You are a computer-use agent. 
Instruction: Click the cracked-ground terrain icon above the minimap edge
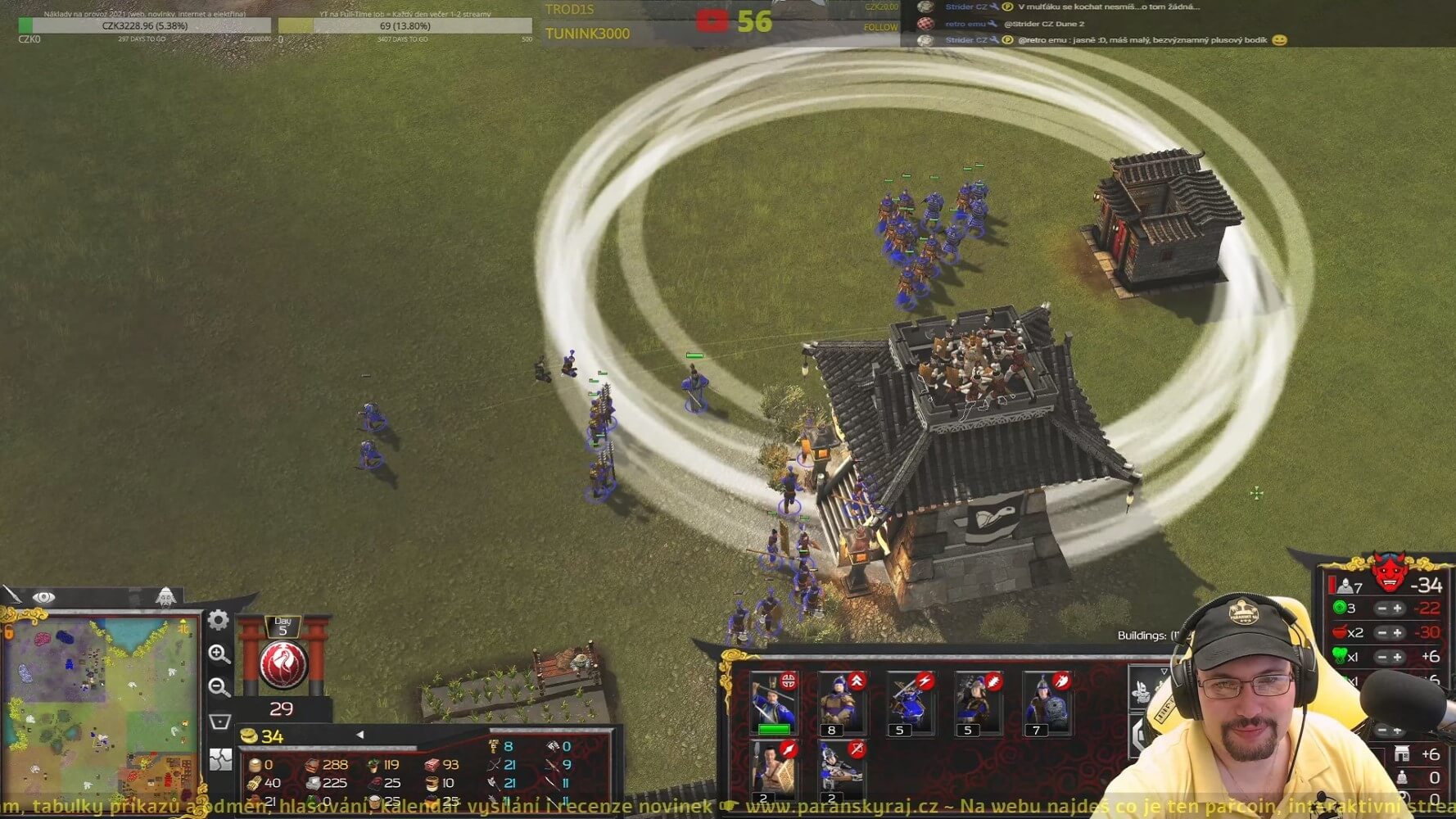click(219, 758)
